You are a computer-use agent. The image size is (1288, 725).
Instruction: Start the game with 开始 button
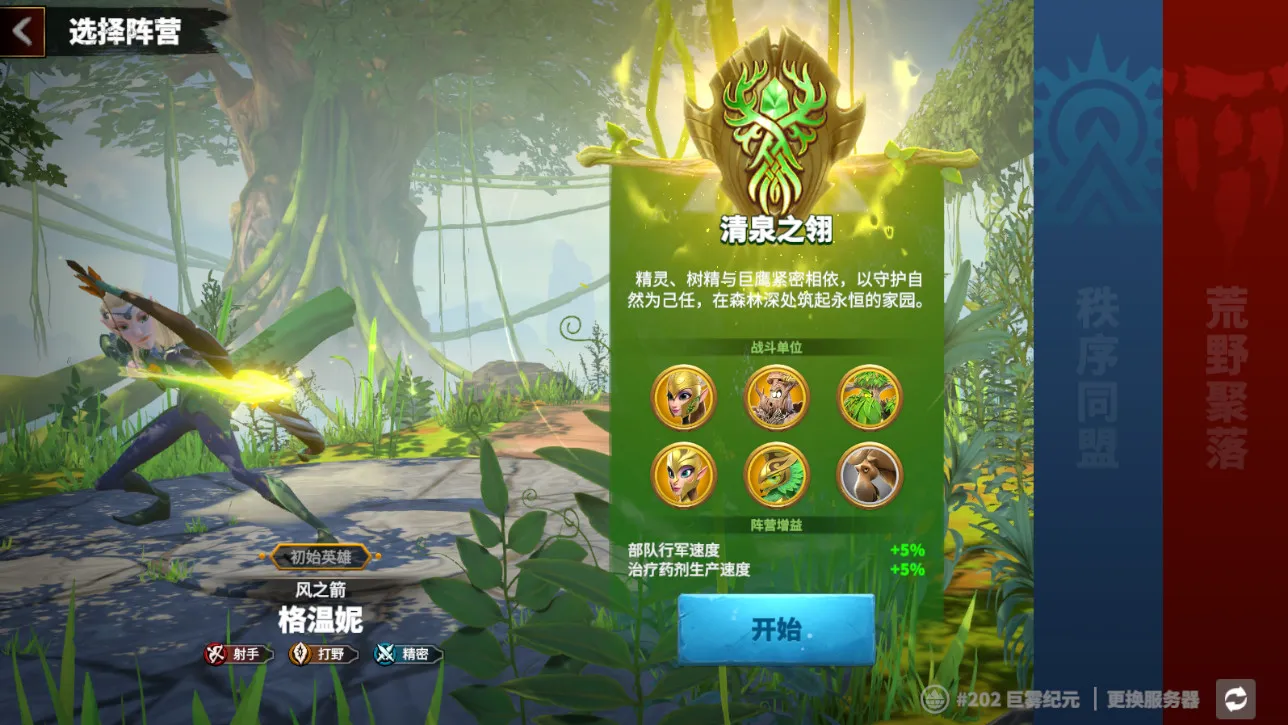click(776, 629)
